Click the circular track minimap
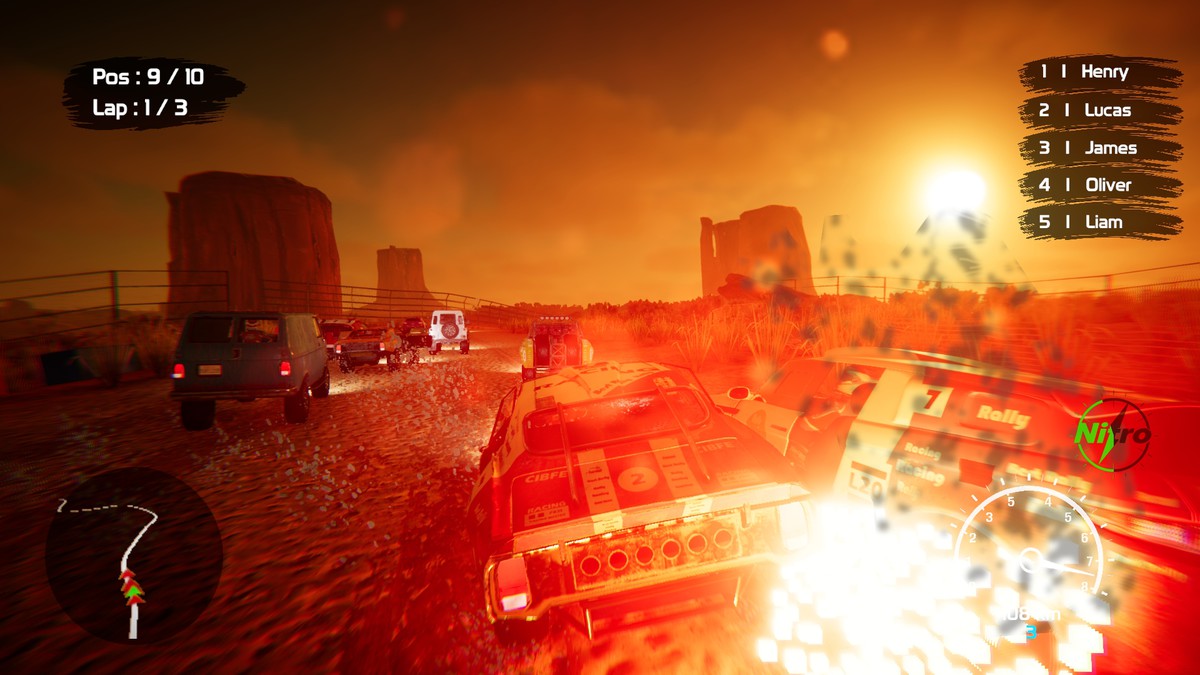The image size is (1200, 675). tap(133, 555)
